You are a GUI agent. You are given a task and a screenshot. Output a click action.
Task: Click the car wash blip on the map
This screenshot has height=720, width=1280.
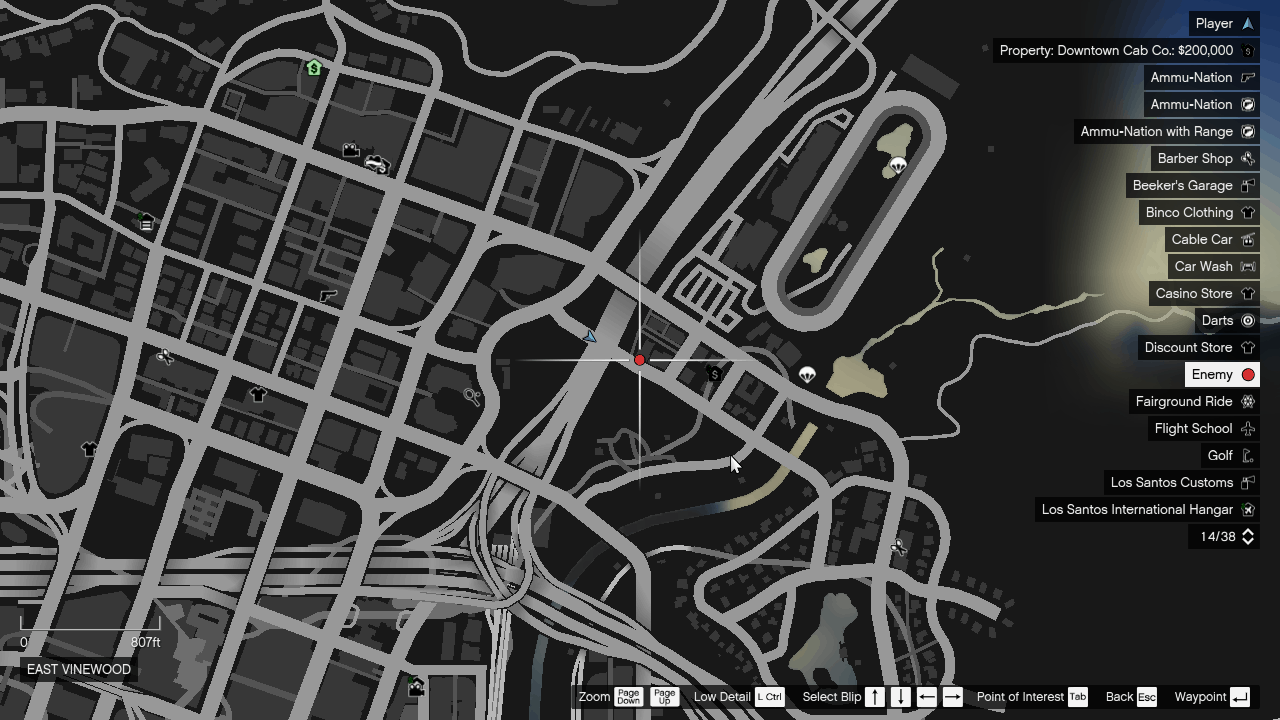click(377, 165)
